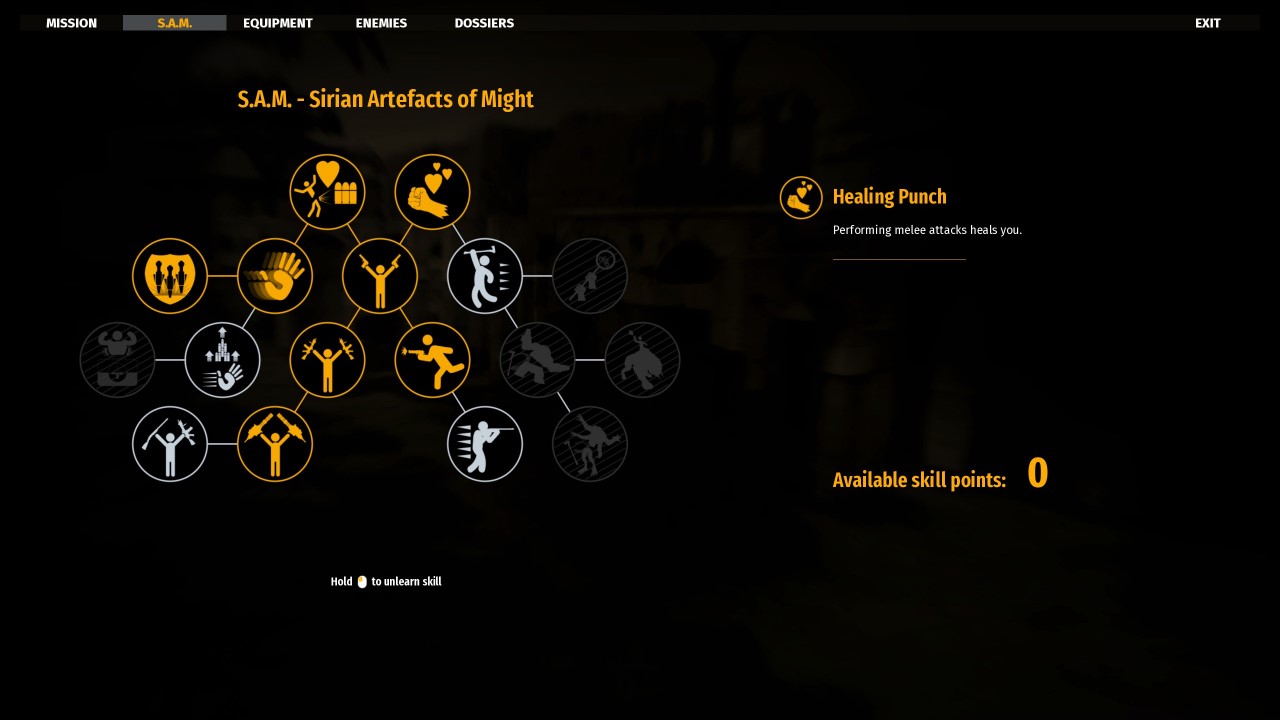Select the Healing Punch skill node
The image size is (1280, 720).
coord(432,192)
